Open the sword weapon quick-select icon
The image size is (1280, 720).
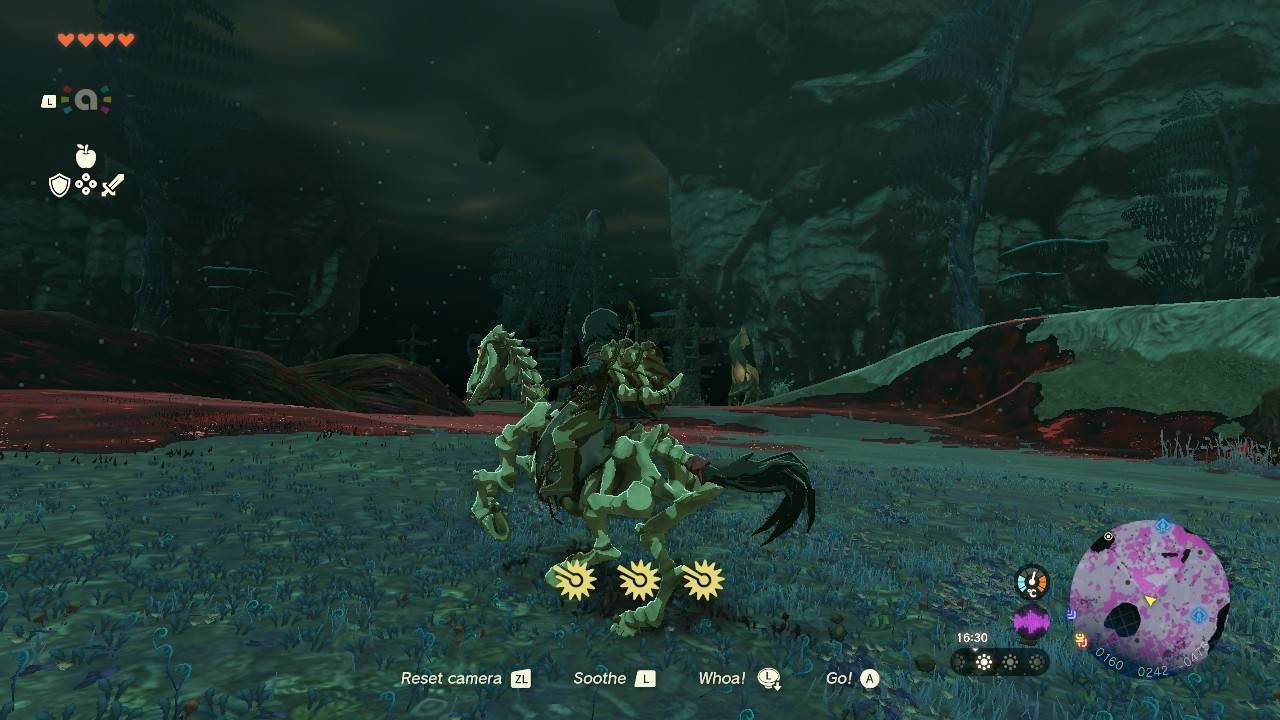112,185
